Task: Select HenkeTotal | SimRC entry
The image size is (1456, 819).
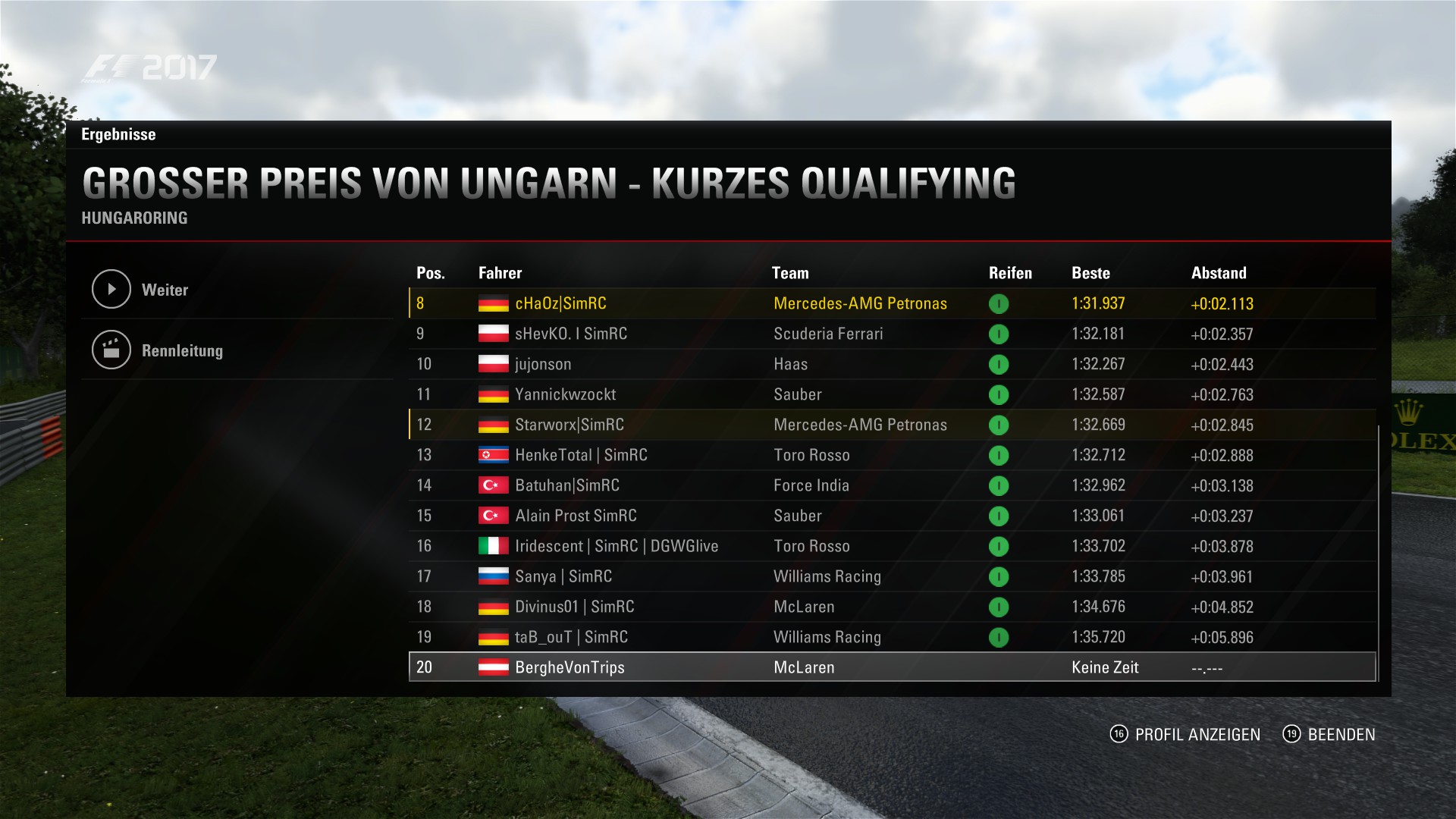Action: (581, 455)
